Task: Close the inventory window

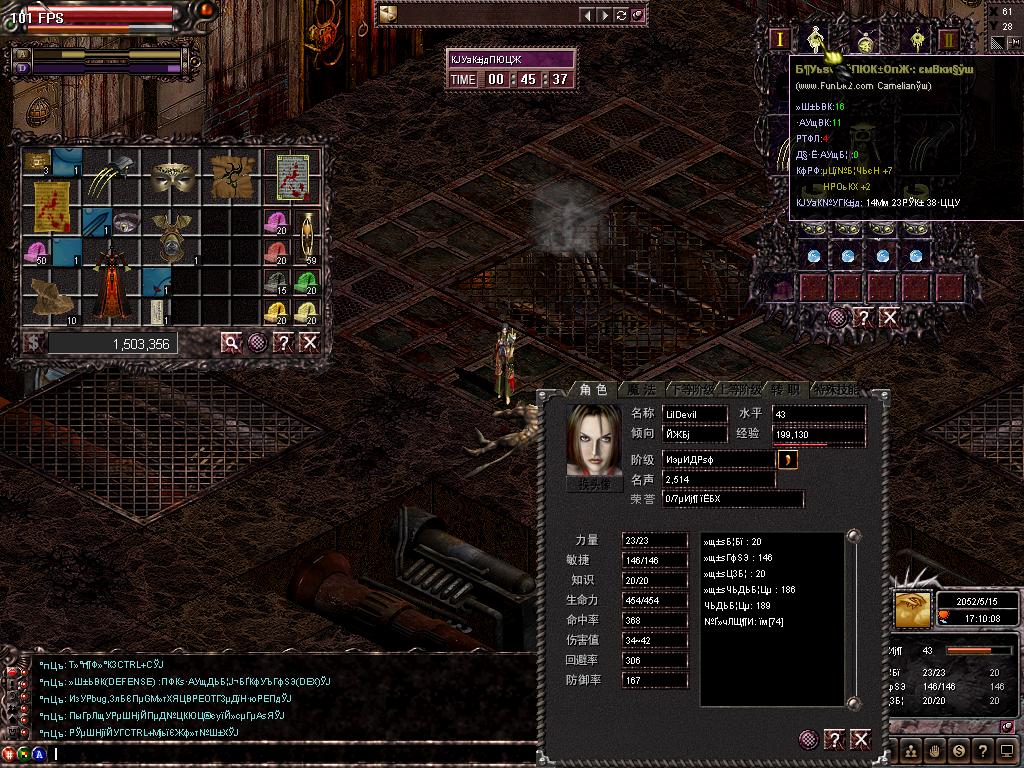Action: point(310,343)
